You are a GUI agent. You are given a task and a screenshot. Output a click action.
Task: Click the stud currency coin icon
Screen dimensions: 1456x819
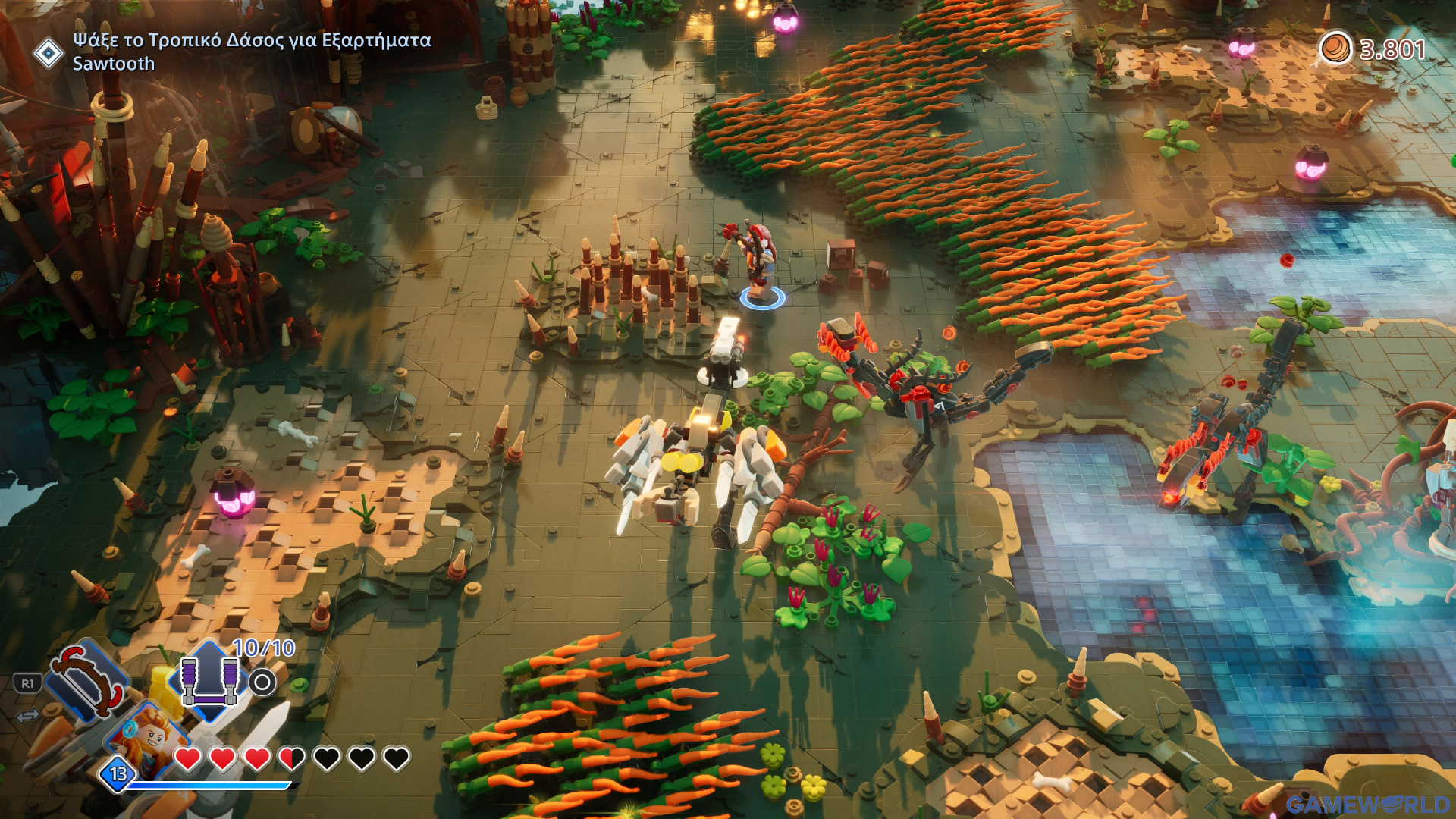pyautogui.click(x=1335, y=49)
